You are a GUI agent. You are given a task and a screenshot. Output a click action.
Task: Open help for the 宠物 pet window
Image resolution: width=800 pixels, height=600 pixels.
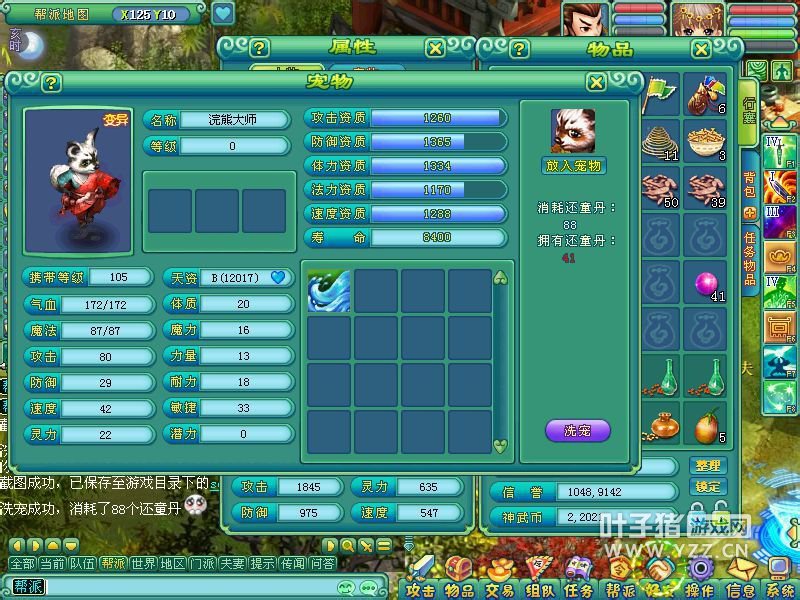point(51,83)
